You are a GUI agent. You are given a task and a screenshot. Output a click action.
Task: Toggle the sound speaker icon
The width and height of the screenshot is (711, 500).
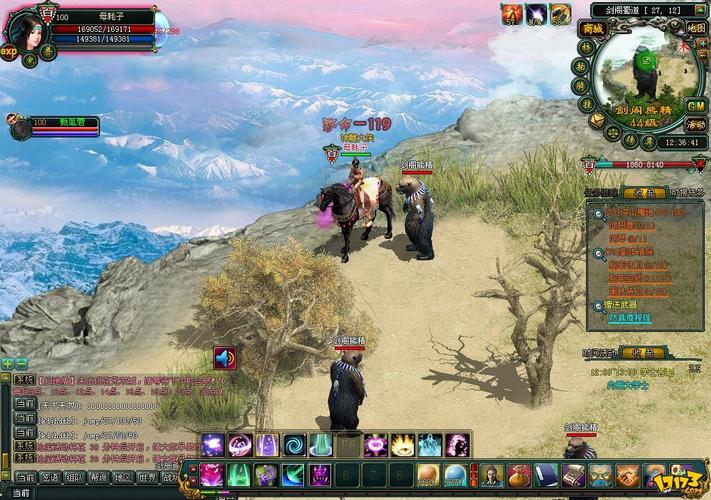[x=225, y=358]
